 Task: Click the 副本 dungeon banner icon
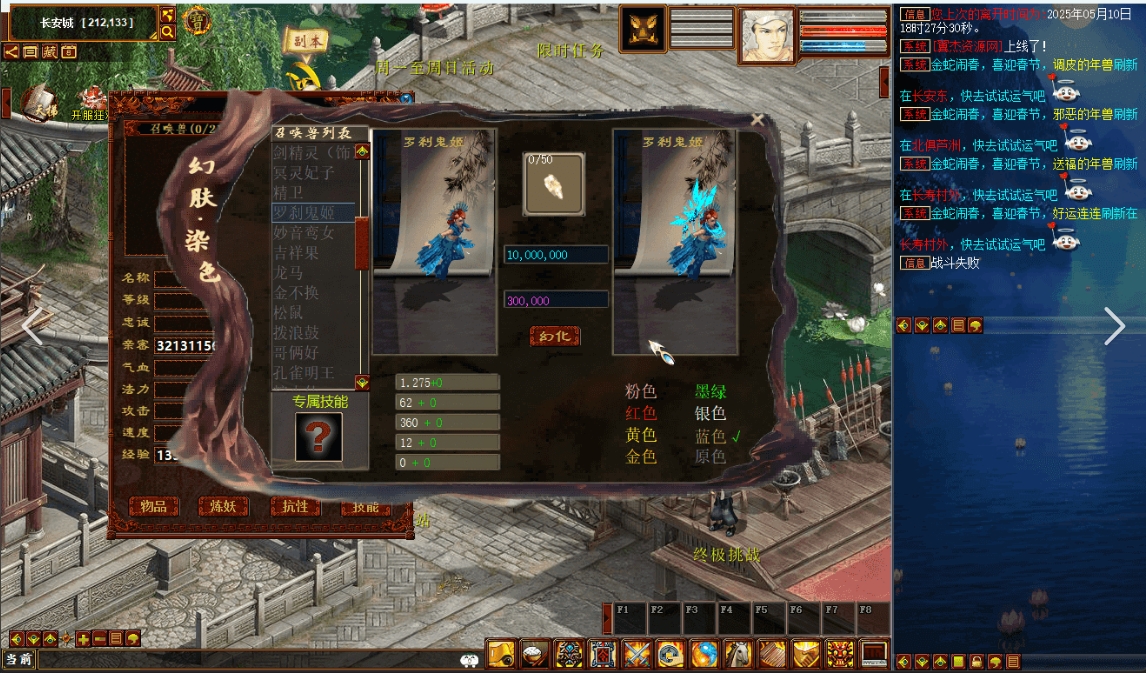(x=305, y=42)
